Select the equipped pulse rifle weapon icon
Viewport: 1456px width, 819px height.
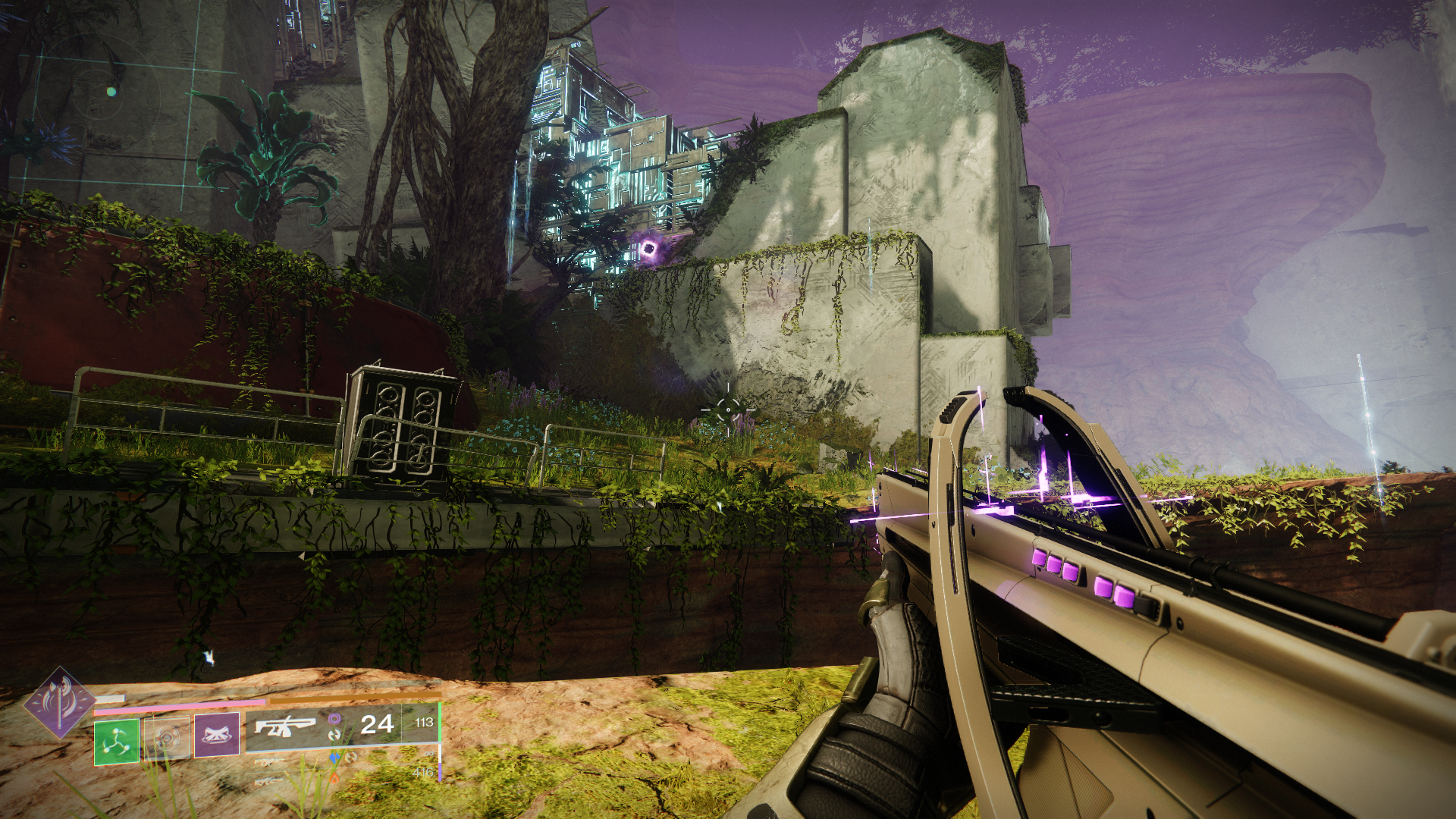pyautogui.click(x=284, y=727)
